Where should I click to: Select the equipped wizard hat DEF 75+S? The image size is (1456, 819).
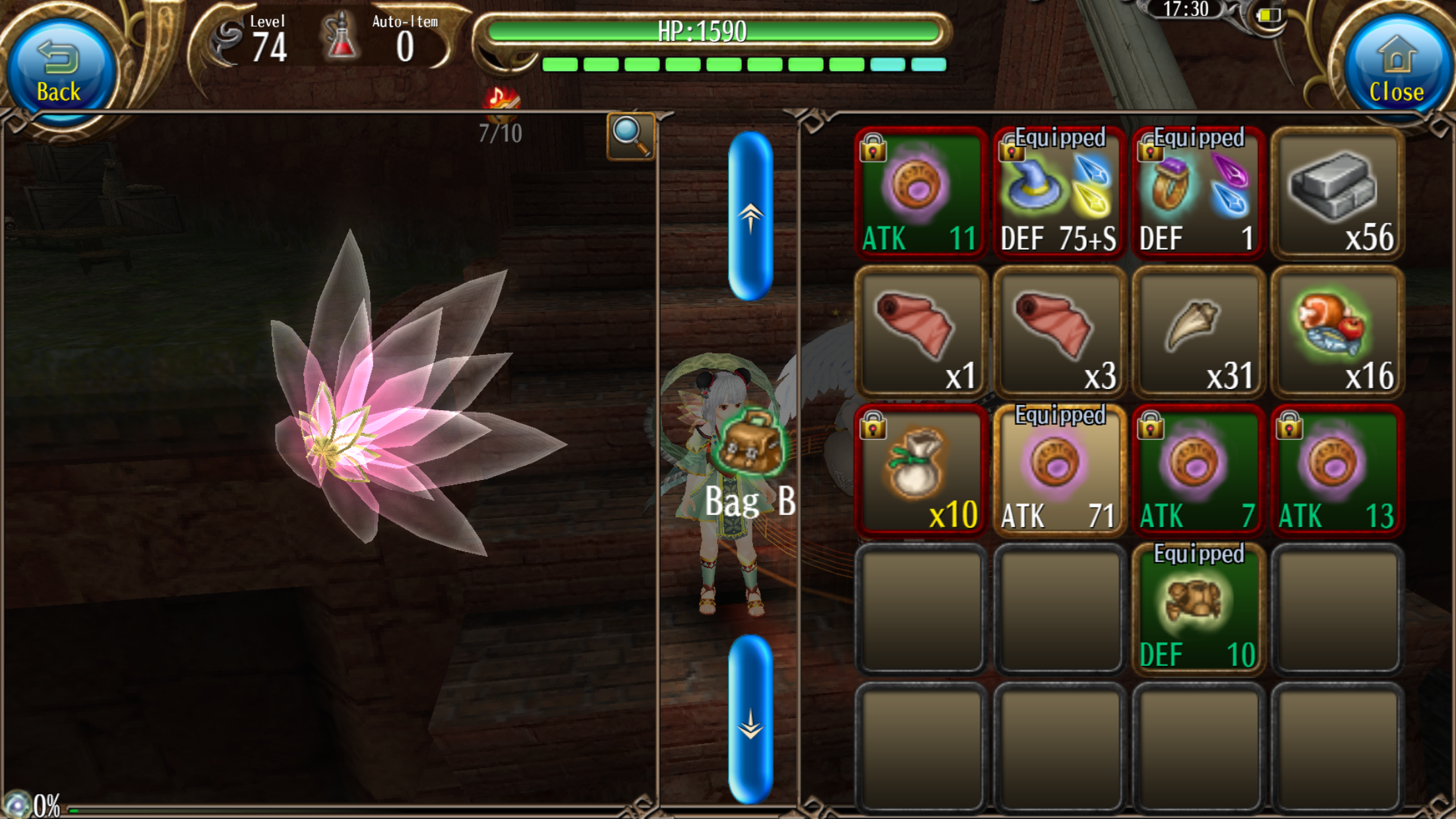coord(1060,193)
